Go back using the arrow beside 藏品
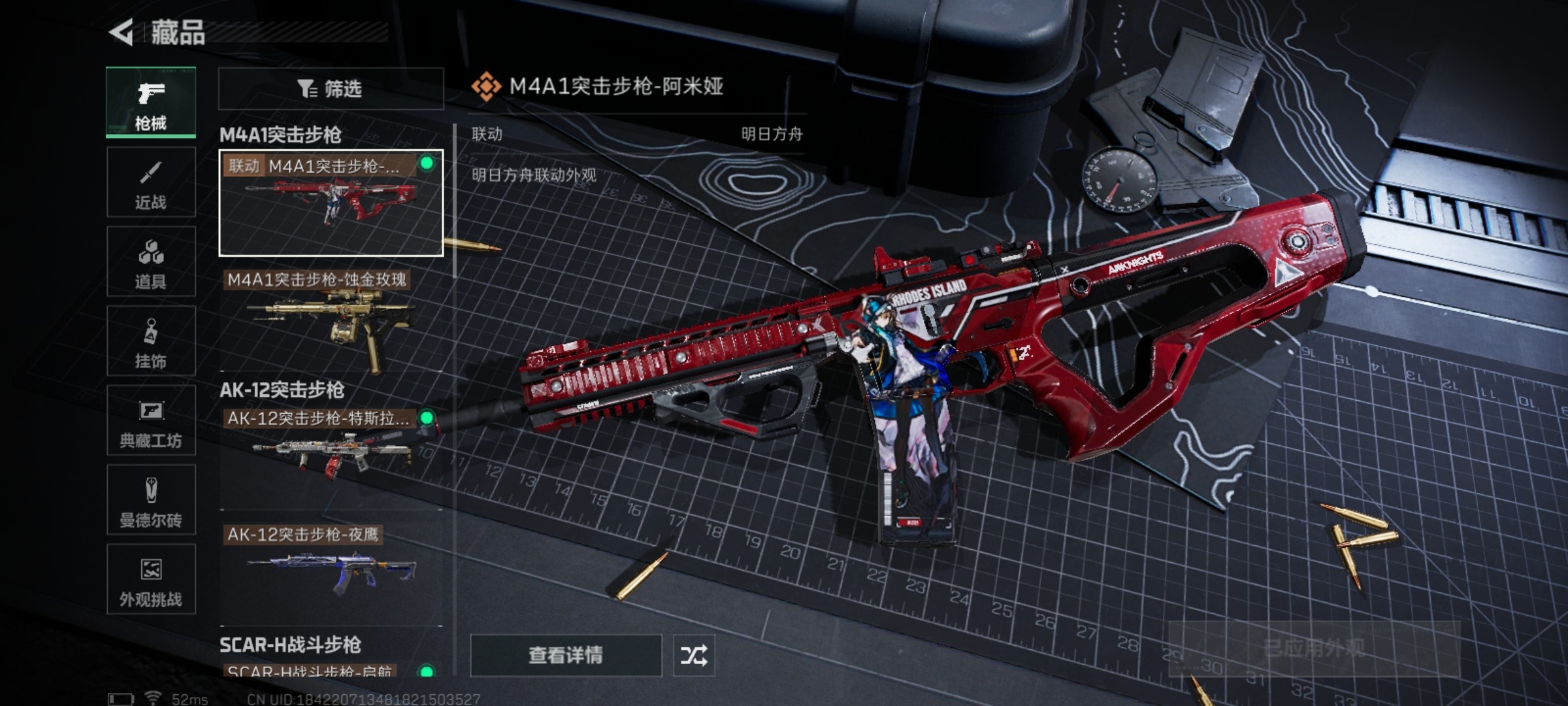1568x706 pixels. pos(122,33)
